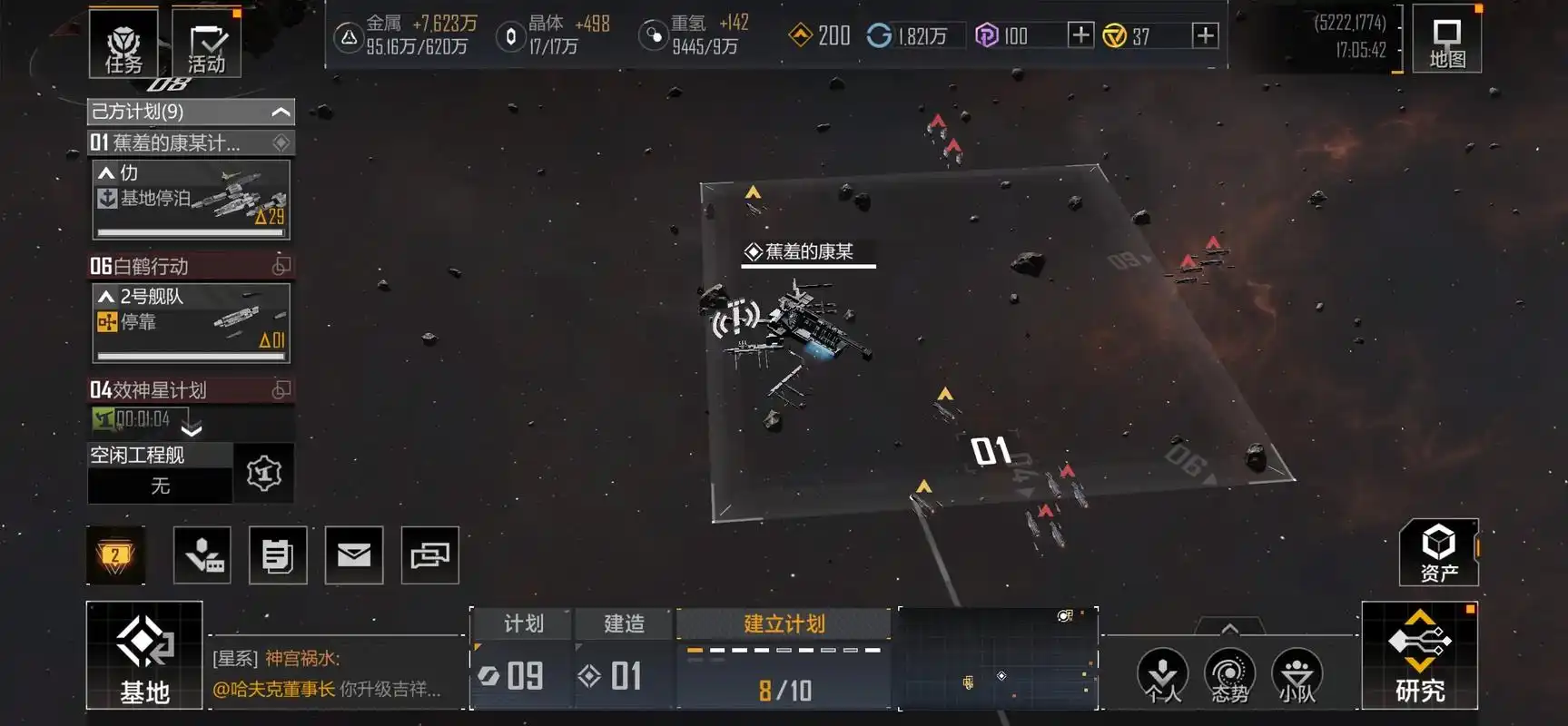
Task: Open the 资产 assets panel
Action: pos(1438,553)
